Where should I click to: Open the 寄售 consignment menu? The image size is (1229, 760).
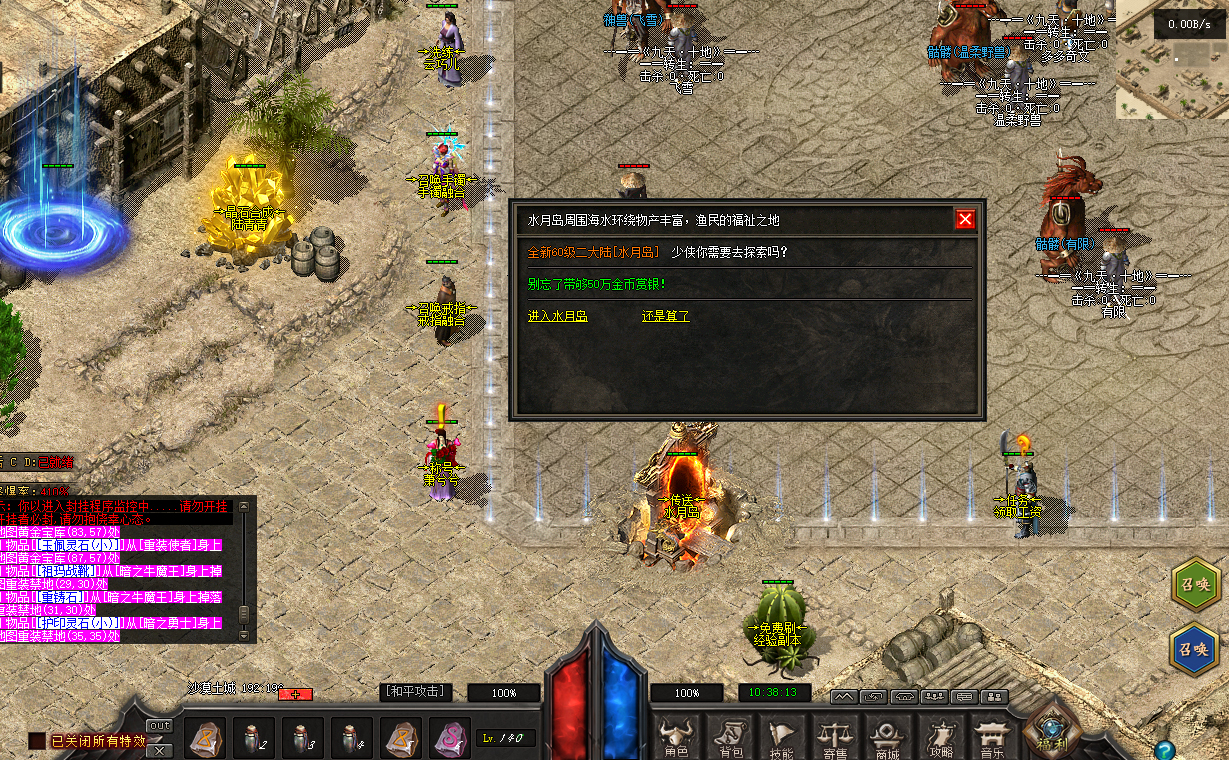click(836, 739)
